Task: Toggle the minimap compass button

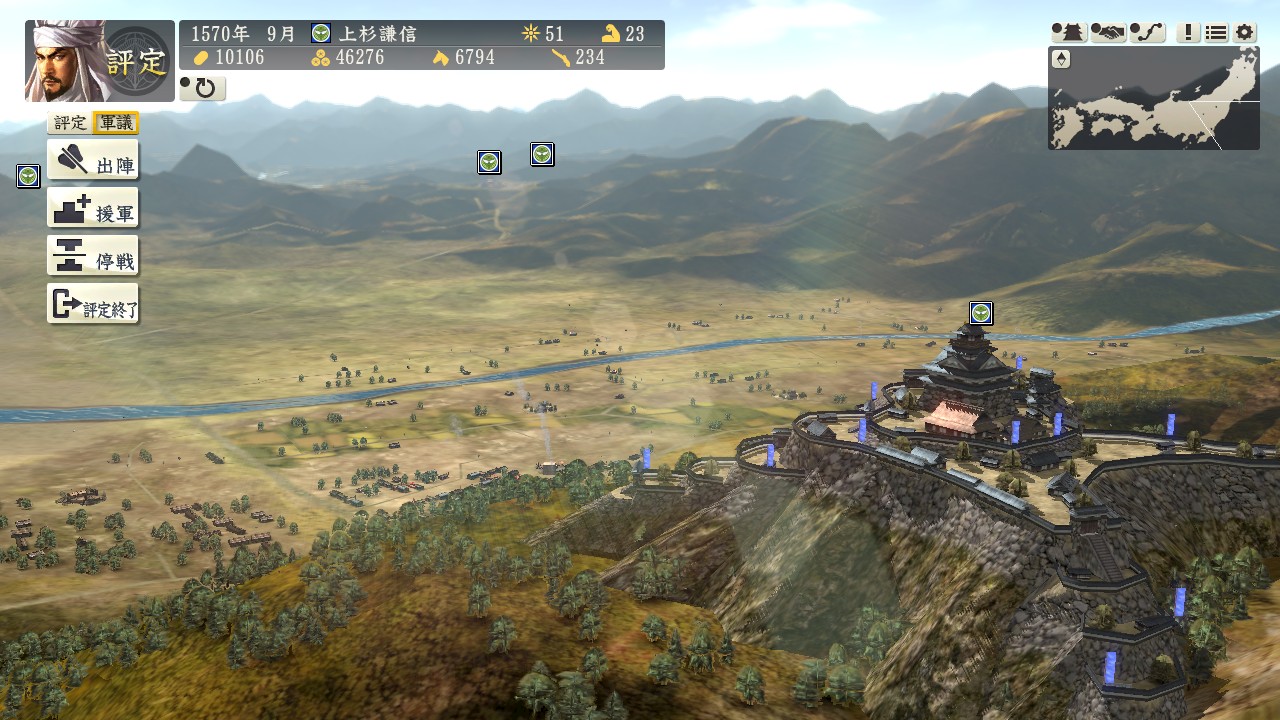Action: click(x=1061, y=59)
